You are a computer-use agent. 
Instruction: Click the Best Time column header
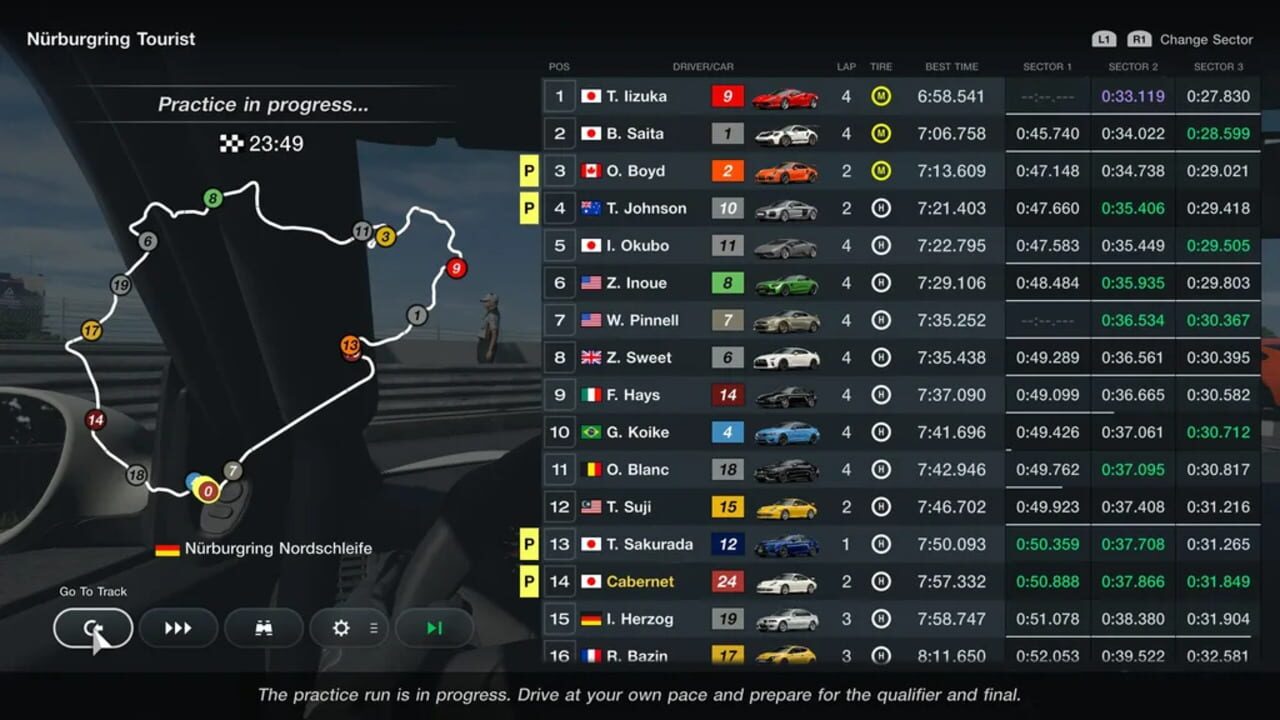952,66
